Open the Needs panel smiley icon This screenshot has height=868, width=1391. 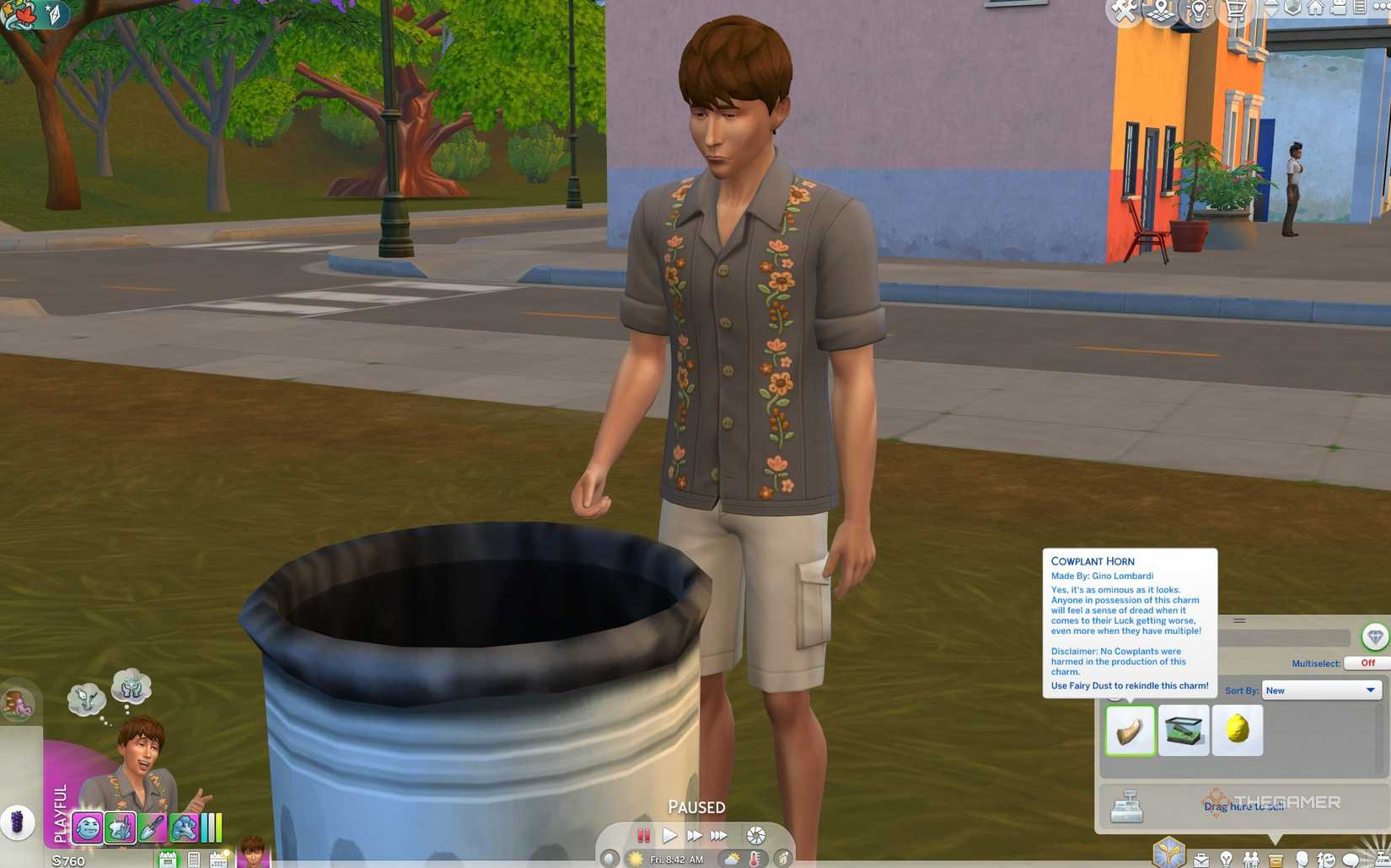tap(1325, 860)
